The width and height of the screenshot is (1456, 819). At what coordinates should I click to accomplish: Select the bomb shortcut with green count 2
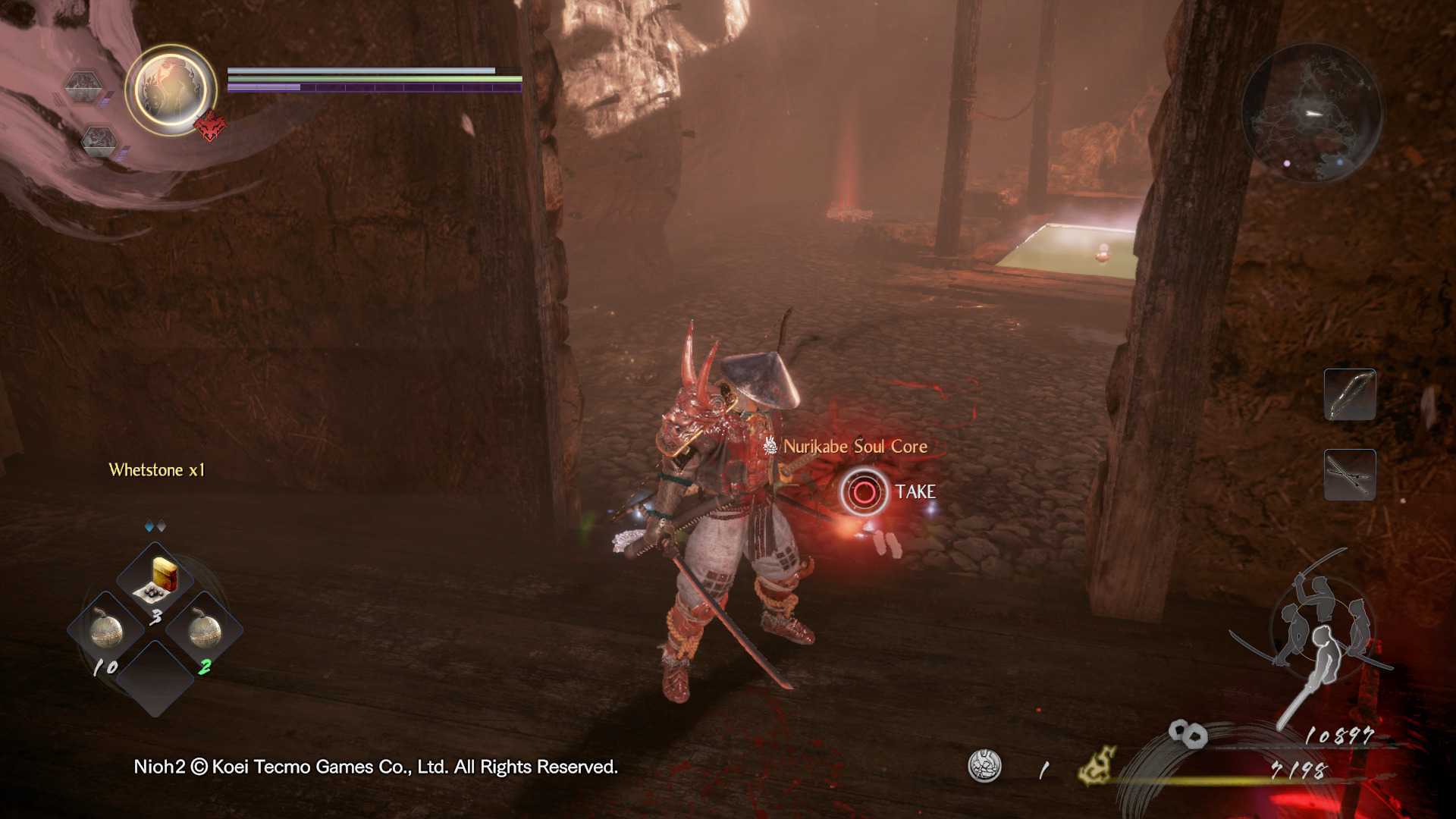[204, 629]
